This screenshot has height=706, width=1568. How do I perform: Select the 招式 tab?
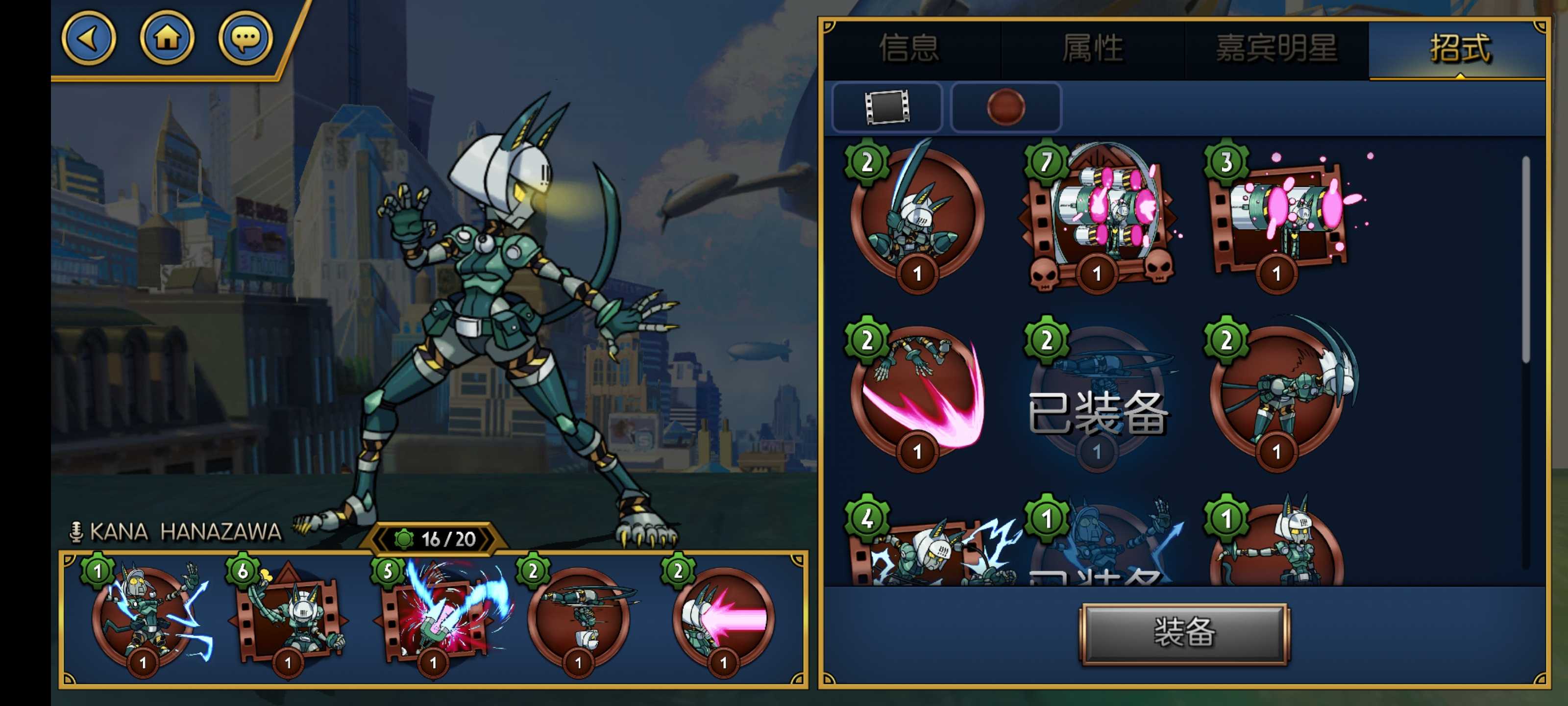tap(1459, 49)
